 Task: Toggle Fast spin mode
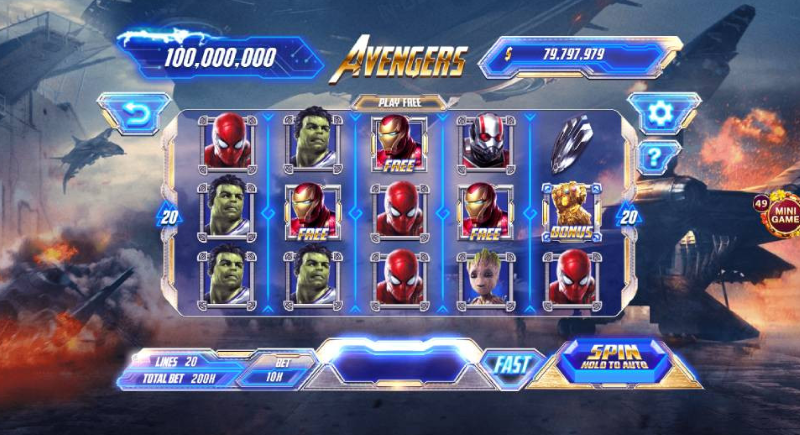tap(511, 366)
